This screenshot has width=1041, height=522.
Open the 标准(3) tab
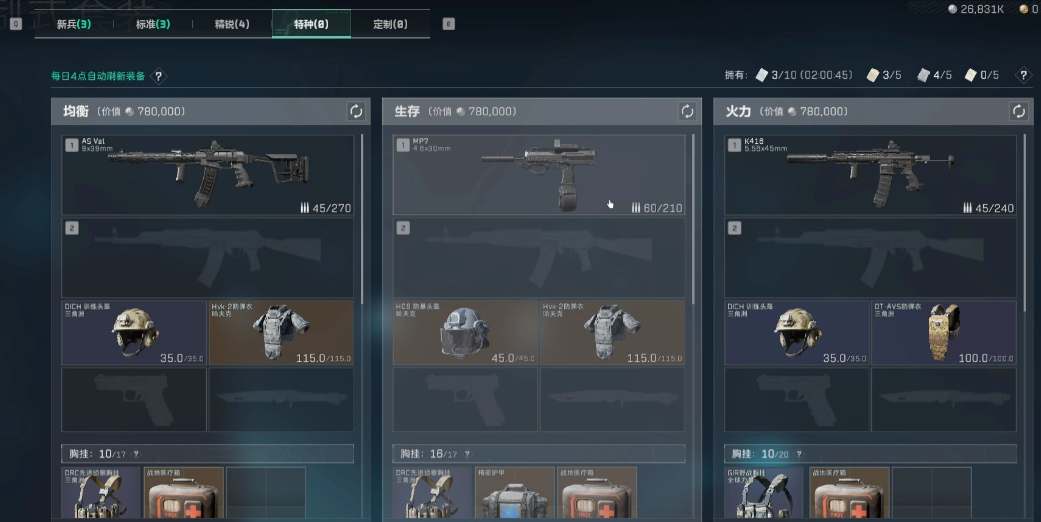[152, 24]
